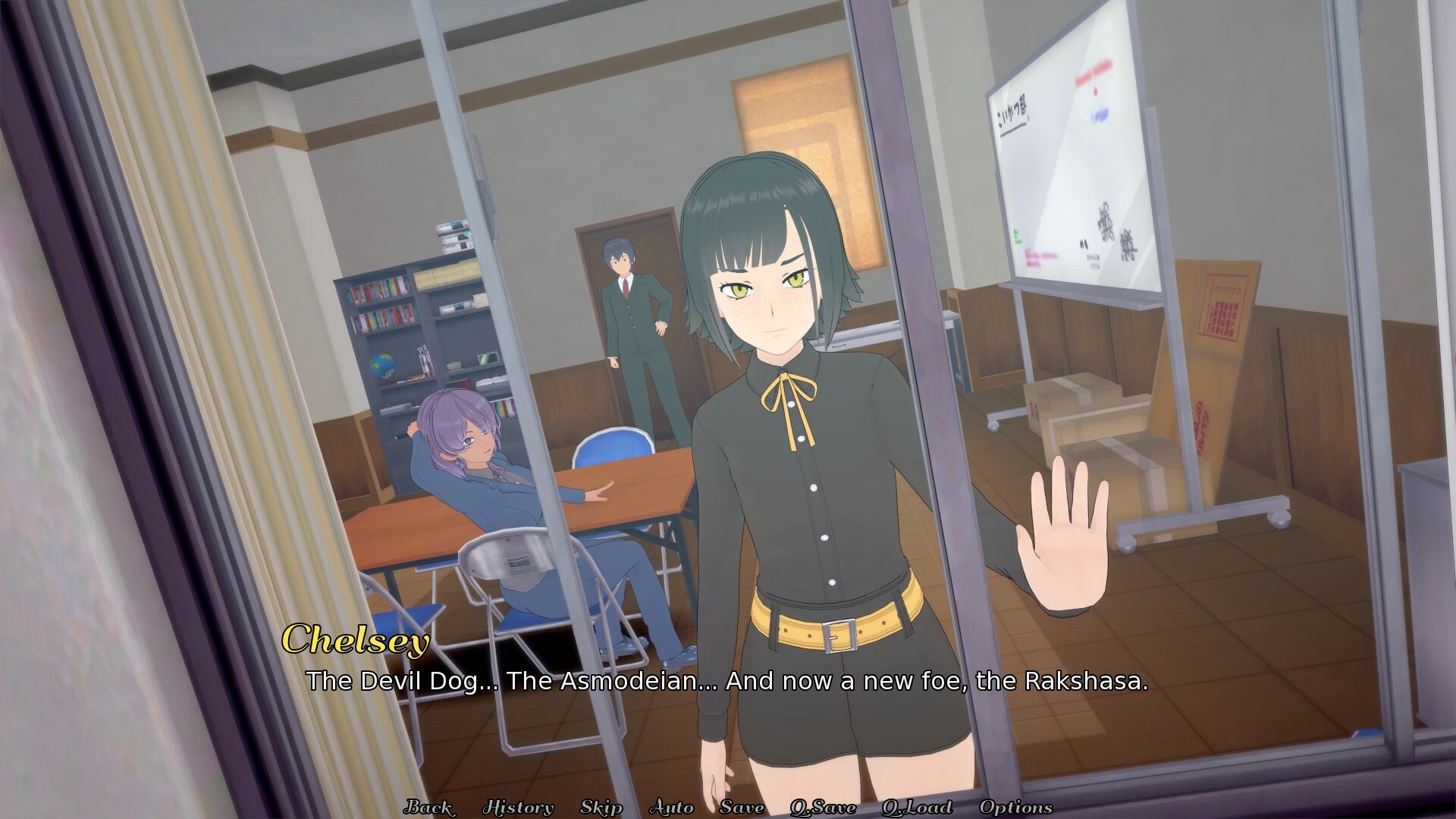This screenshot has height=819, width=1456.
Task: Click Q.Save to quick save
Action: [823, 807]
